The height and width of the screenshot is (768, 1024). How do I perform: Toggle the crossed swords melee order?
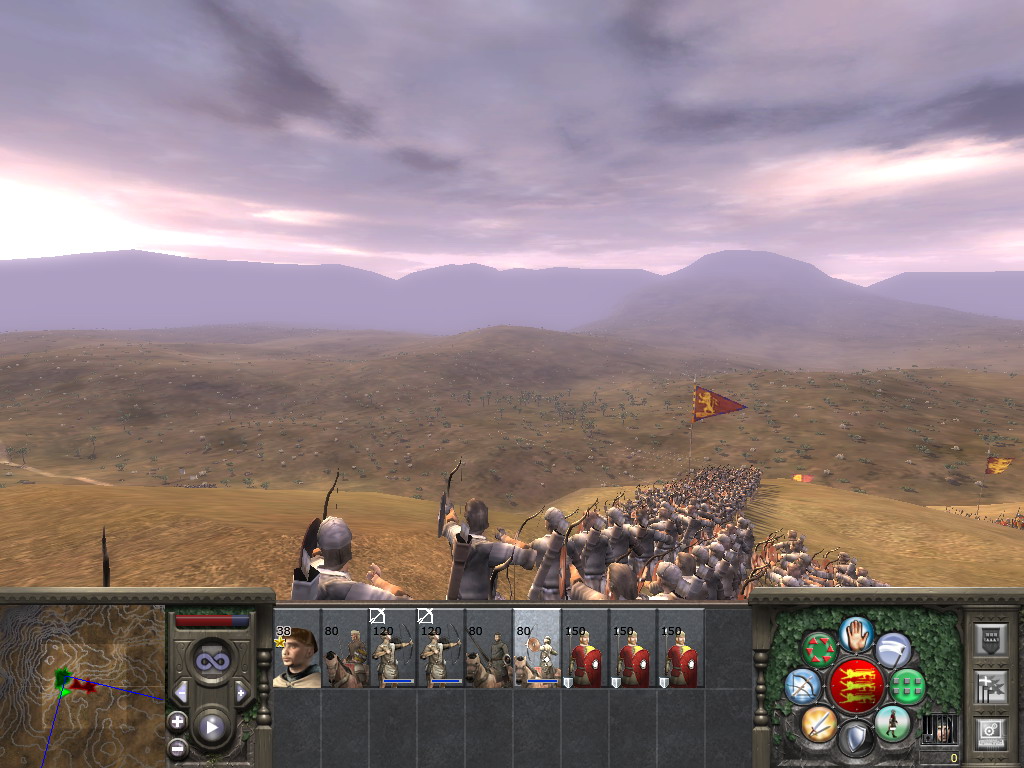click(x=819, y=722)
